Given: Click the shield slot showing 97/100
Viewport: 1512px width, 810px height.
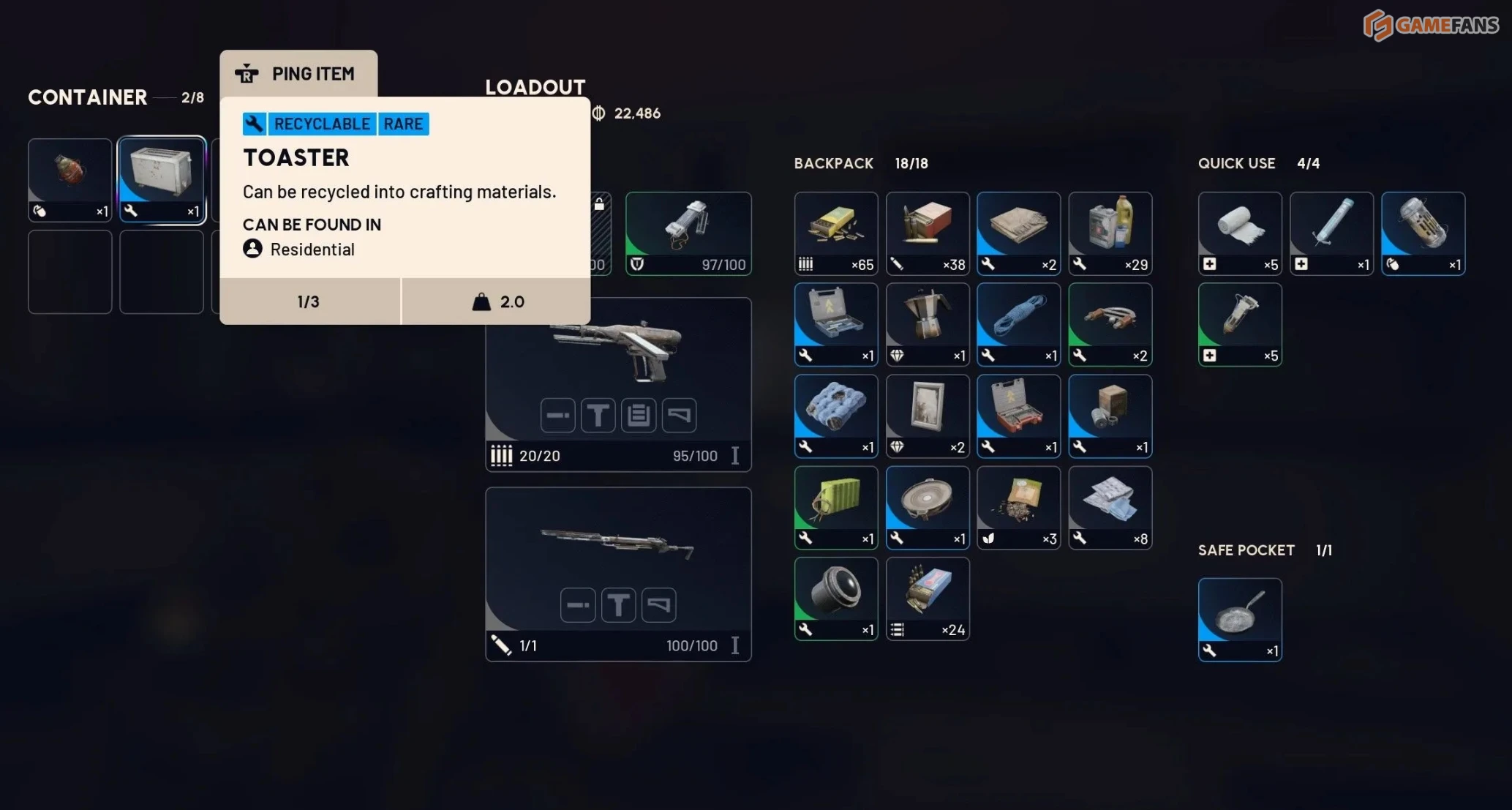Looking at the screenshot, I should (x=688, y=233).
